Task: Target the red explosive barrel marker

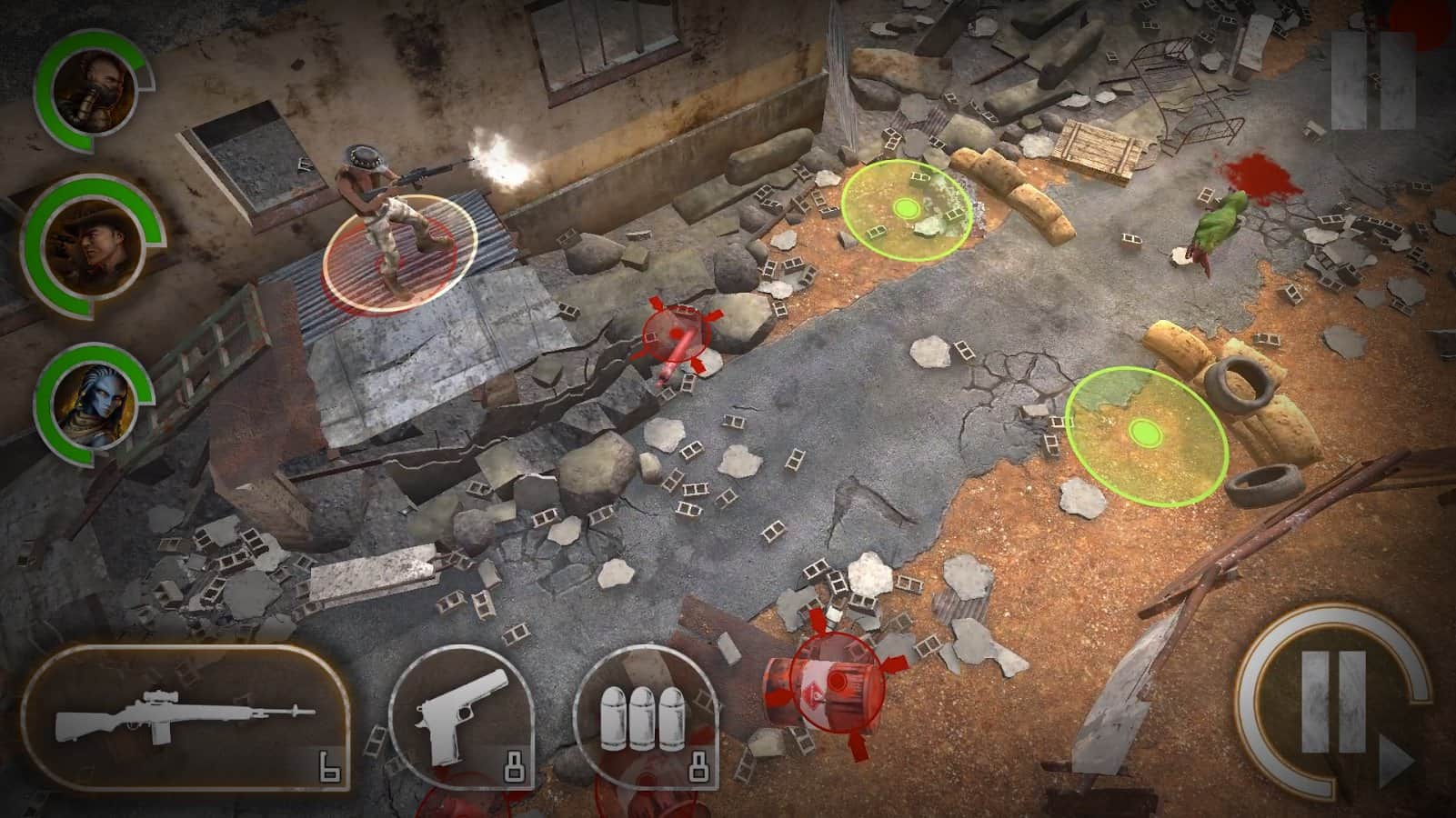Action: (x=835, y=679)
